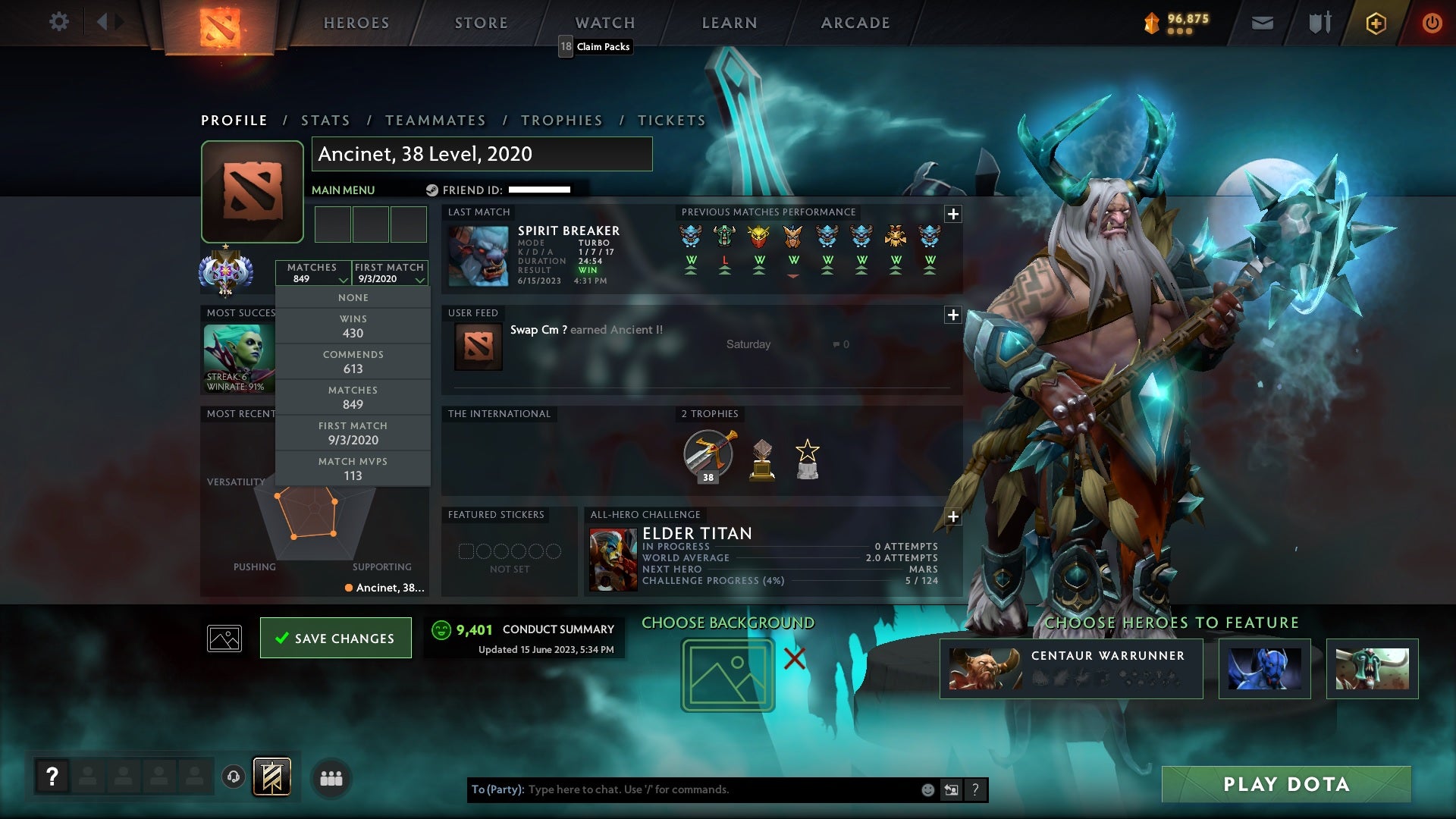The width and height of the screenshot is (1456, 819).
Task: Click the PLAY DOTA button
Action: tap(1285, 785)
